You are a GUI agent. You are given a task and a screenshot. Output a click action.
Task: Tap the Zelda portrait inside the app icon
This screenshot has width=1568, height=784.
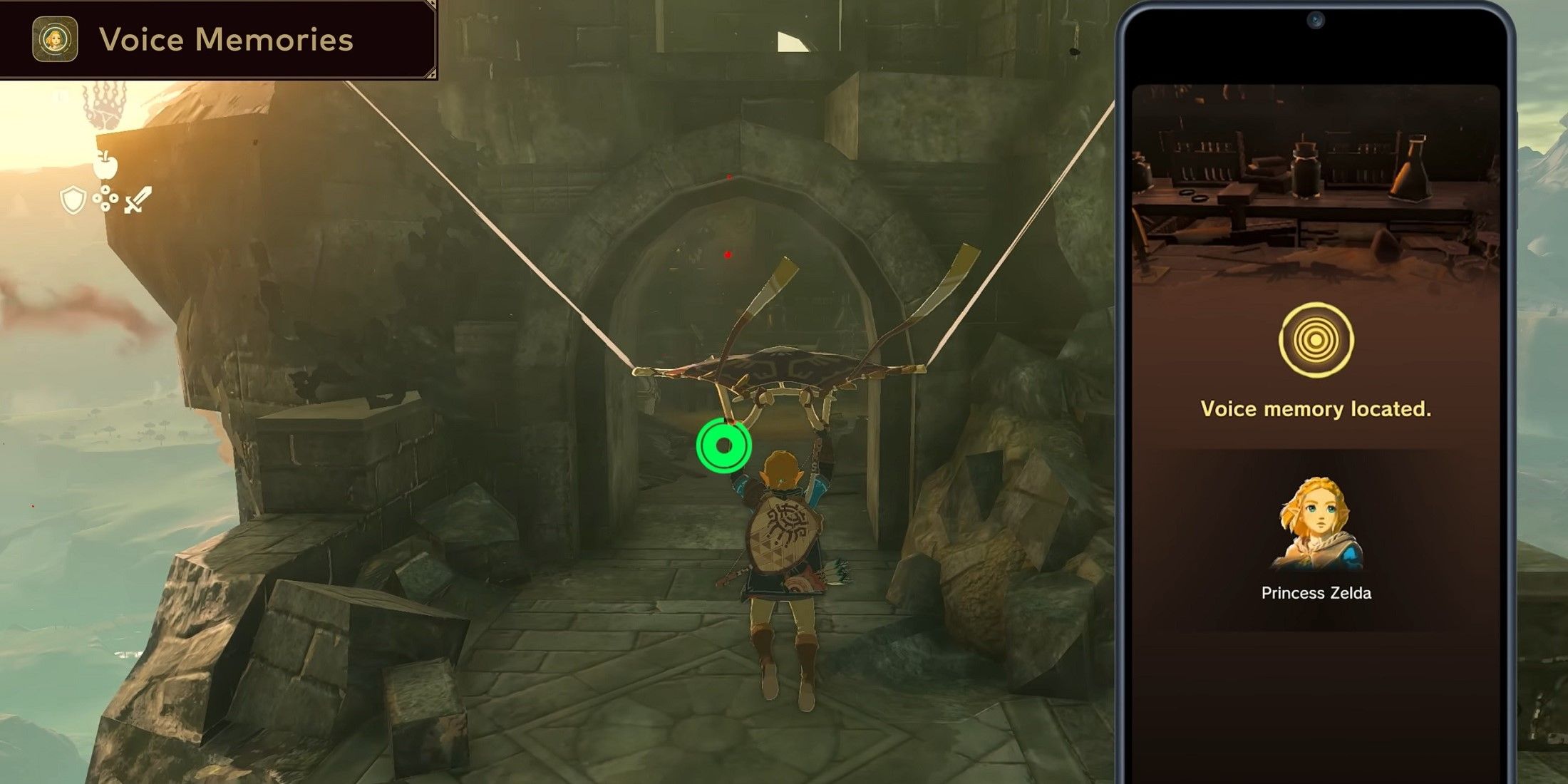(55, 41)
